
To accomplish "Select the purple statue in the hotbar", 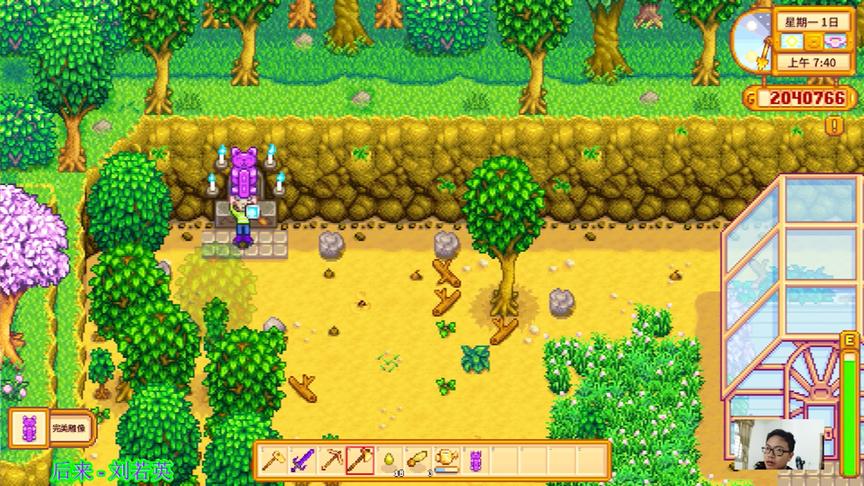I will click(476, 461).
